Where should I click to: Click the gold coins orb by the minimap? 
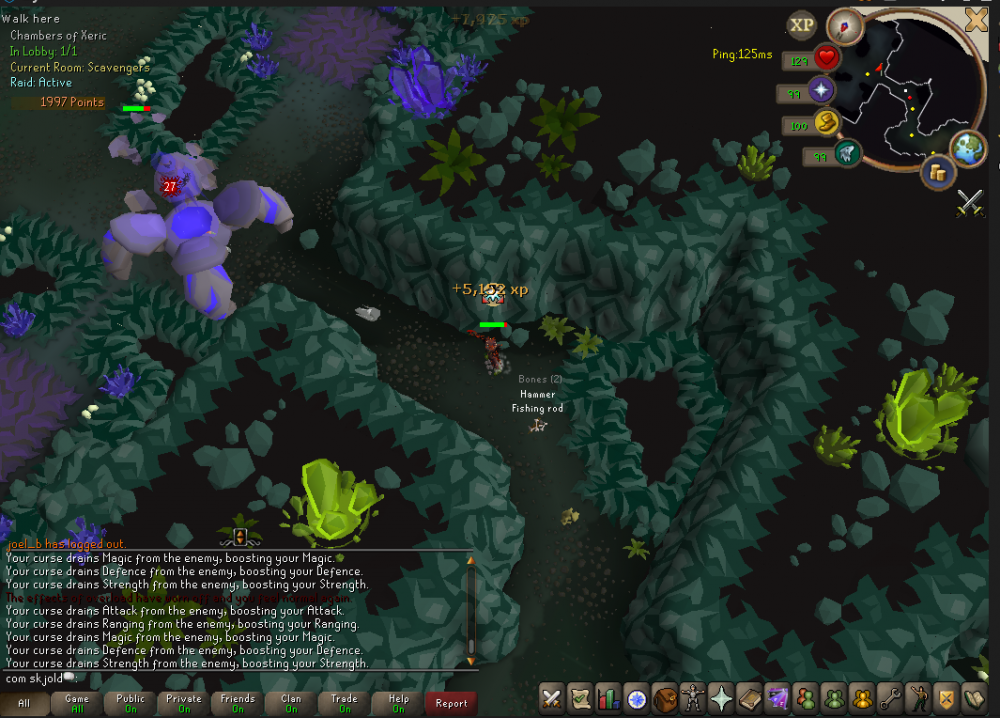938,174
